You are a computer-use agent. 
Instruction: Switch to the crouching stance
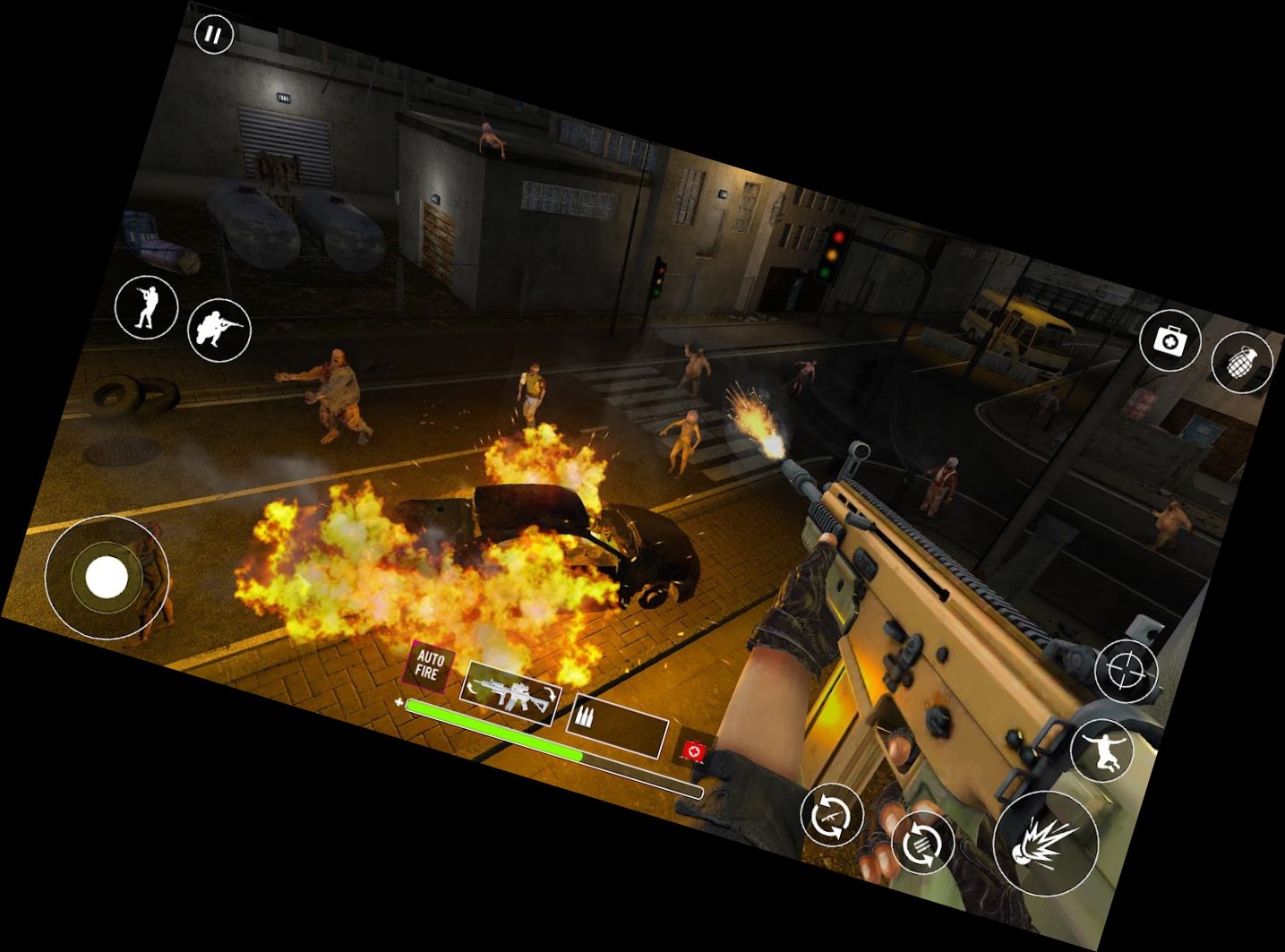[x=219, y=330]
